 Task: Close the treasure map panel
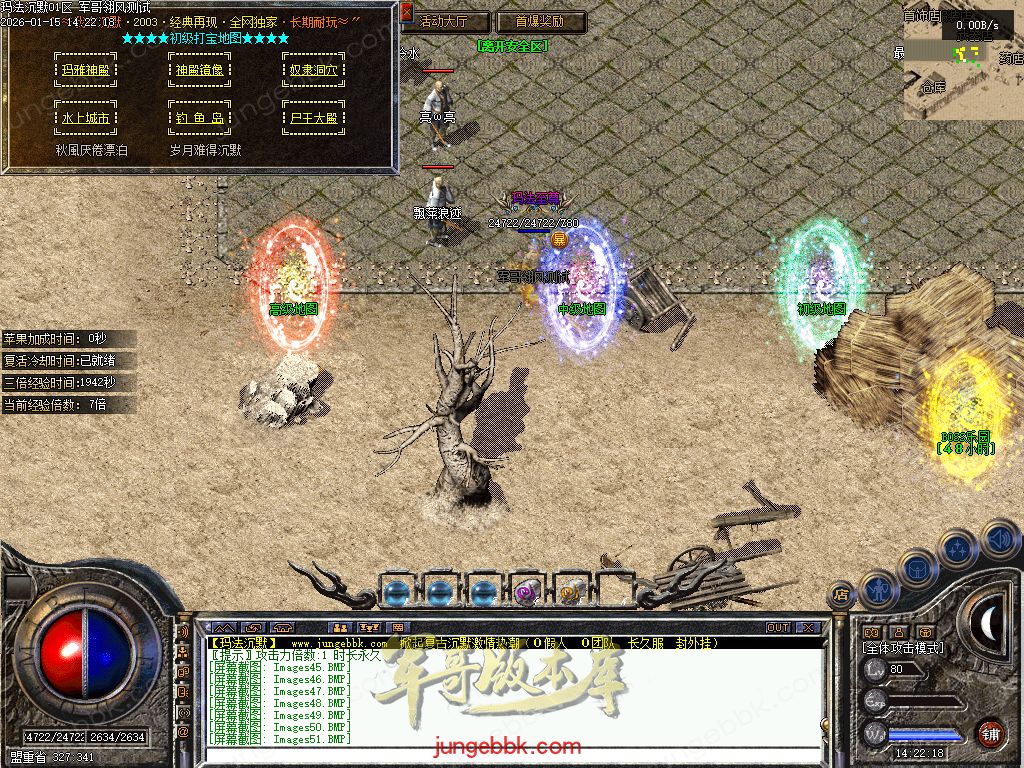[406, 13]
